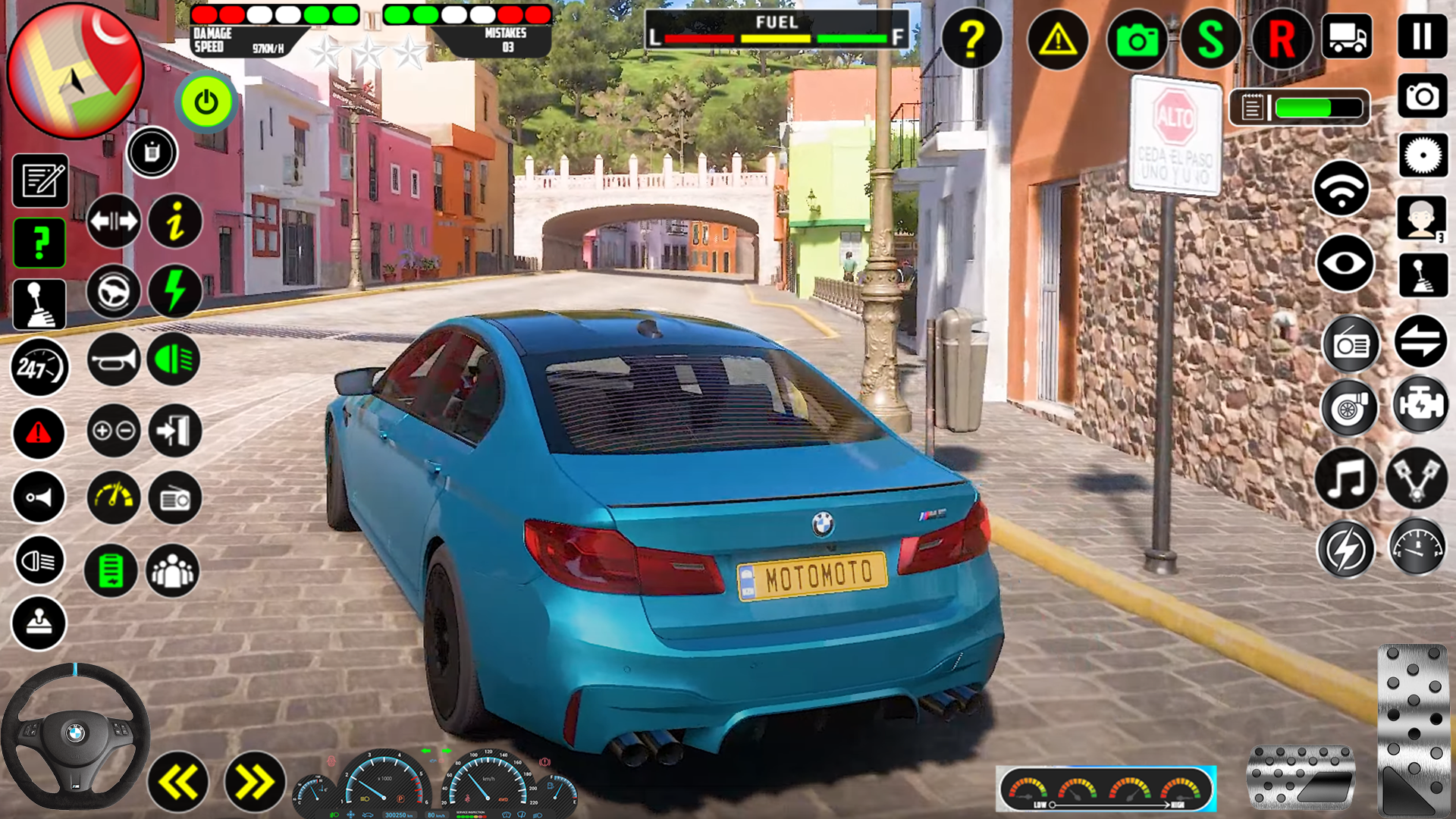This screenshot has width=1456, height=819.
Task: Enable the Wi-Fi multiplayer toggle
Action: pos(1344,188)
